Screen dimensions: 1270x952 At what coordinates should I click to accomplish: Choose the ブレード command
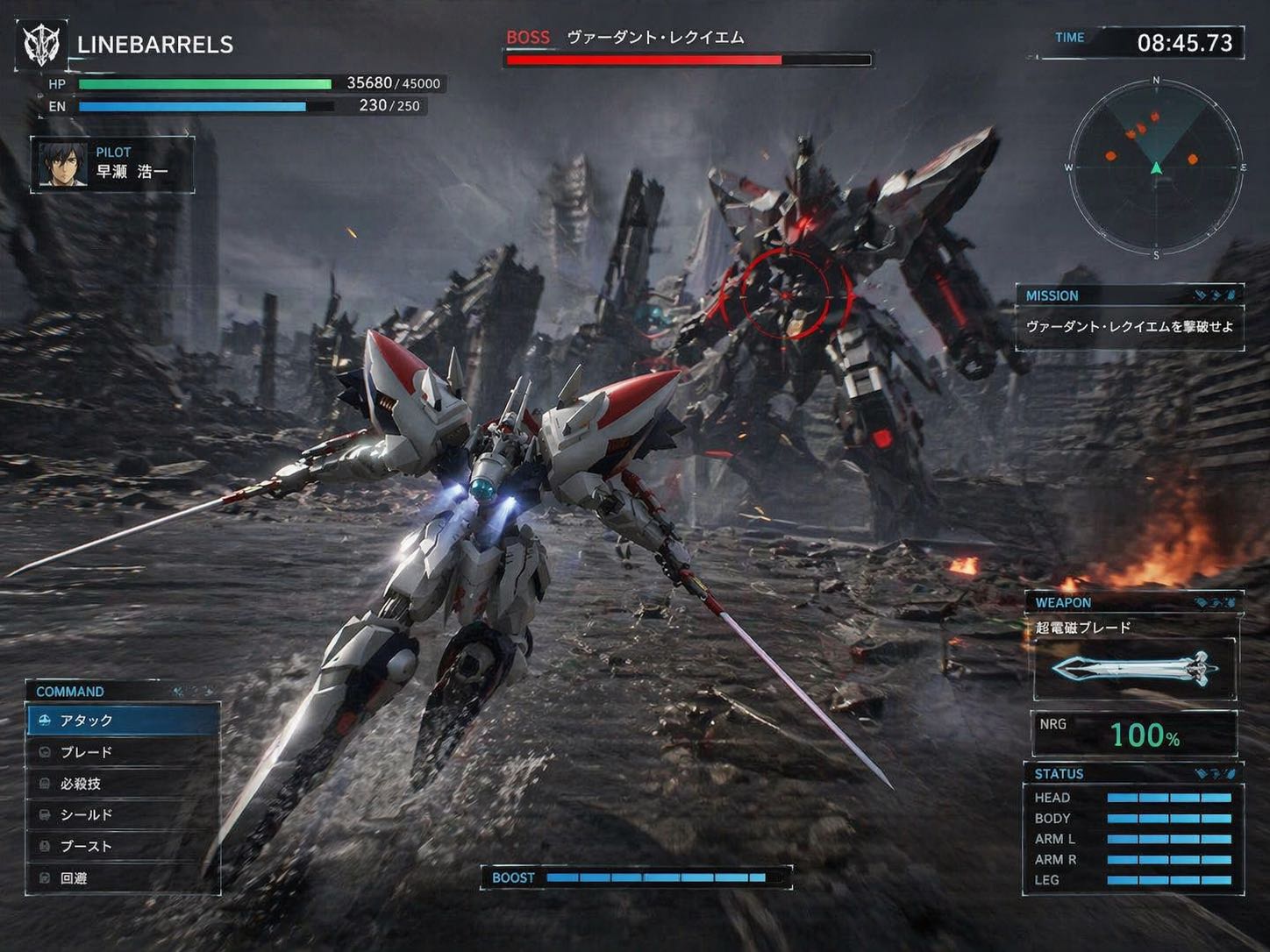click(123, 752)
